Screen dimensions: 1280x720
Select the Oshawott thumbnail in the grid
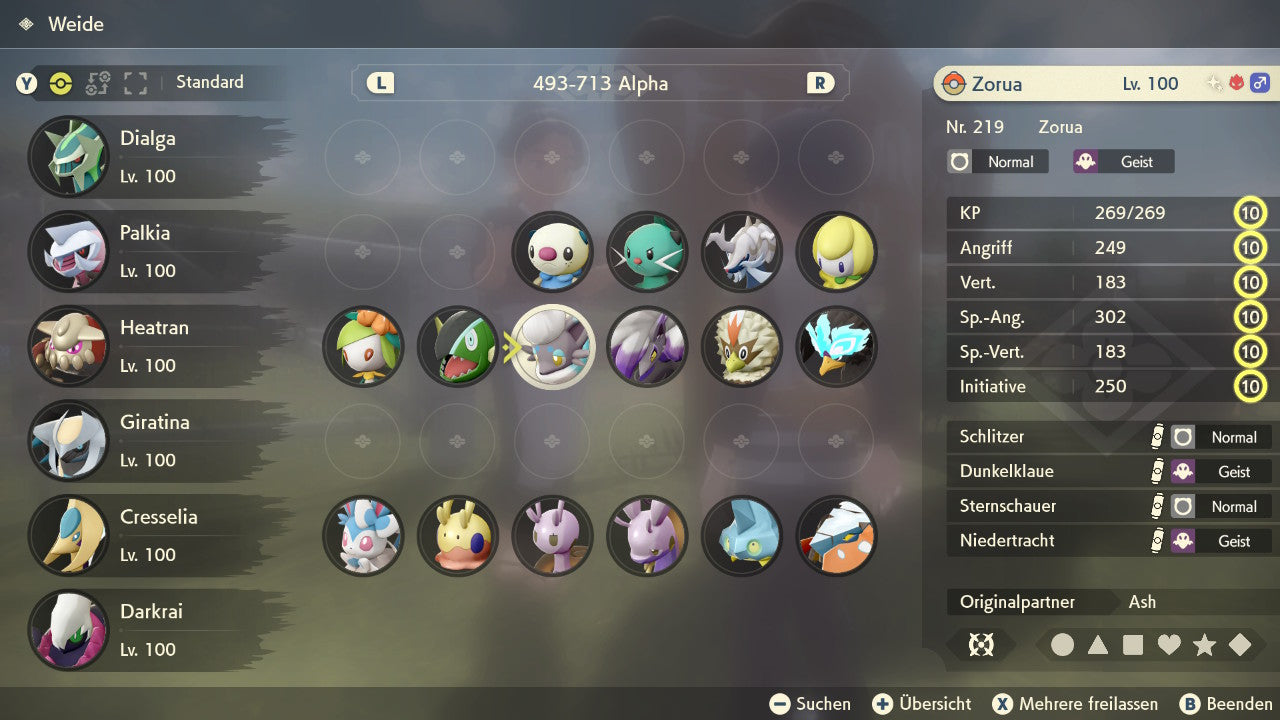click(553, 252)
